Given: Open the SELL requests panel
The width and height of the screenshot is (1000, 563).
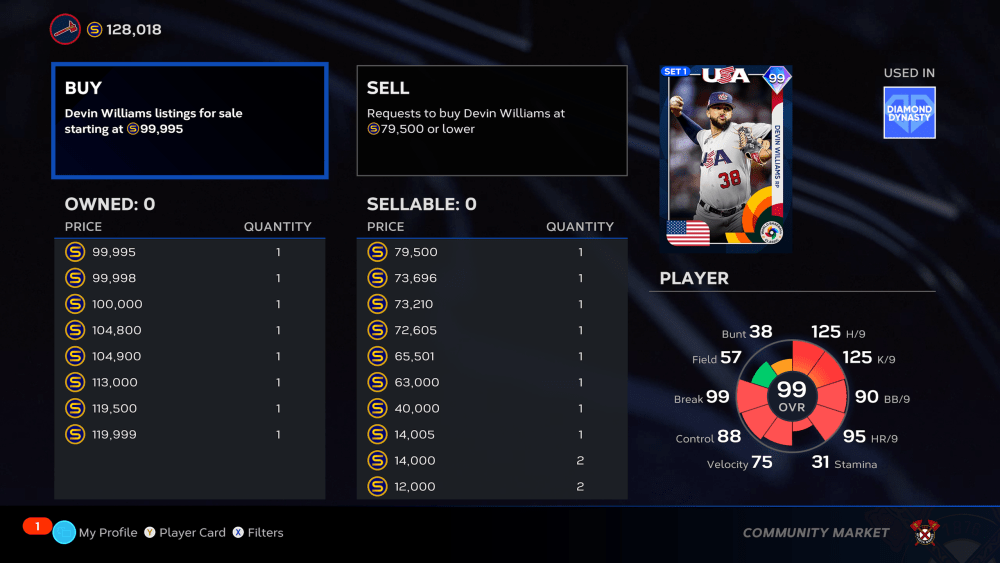Looking at the screenshot, I should point(492,121).
